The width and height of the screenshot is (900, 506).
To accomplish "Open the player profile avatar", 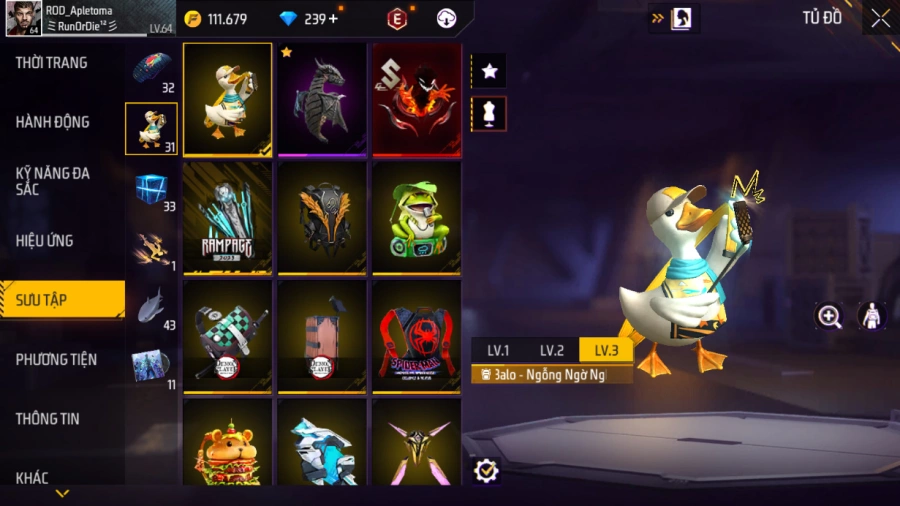I will pos(23,18).
